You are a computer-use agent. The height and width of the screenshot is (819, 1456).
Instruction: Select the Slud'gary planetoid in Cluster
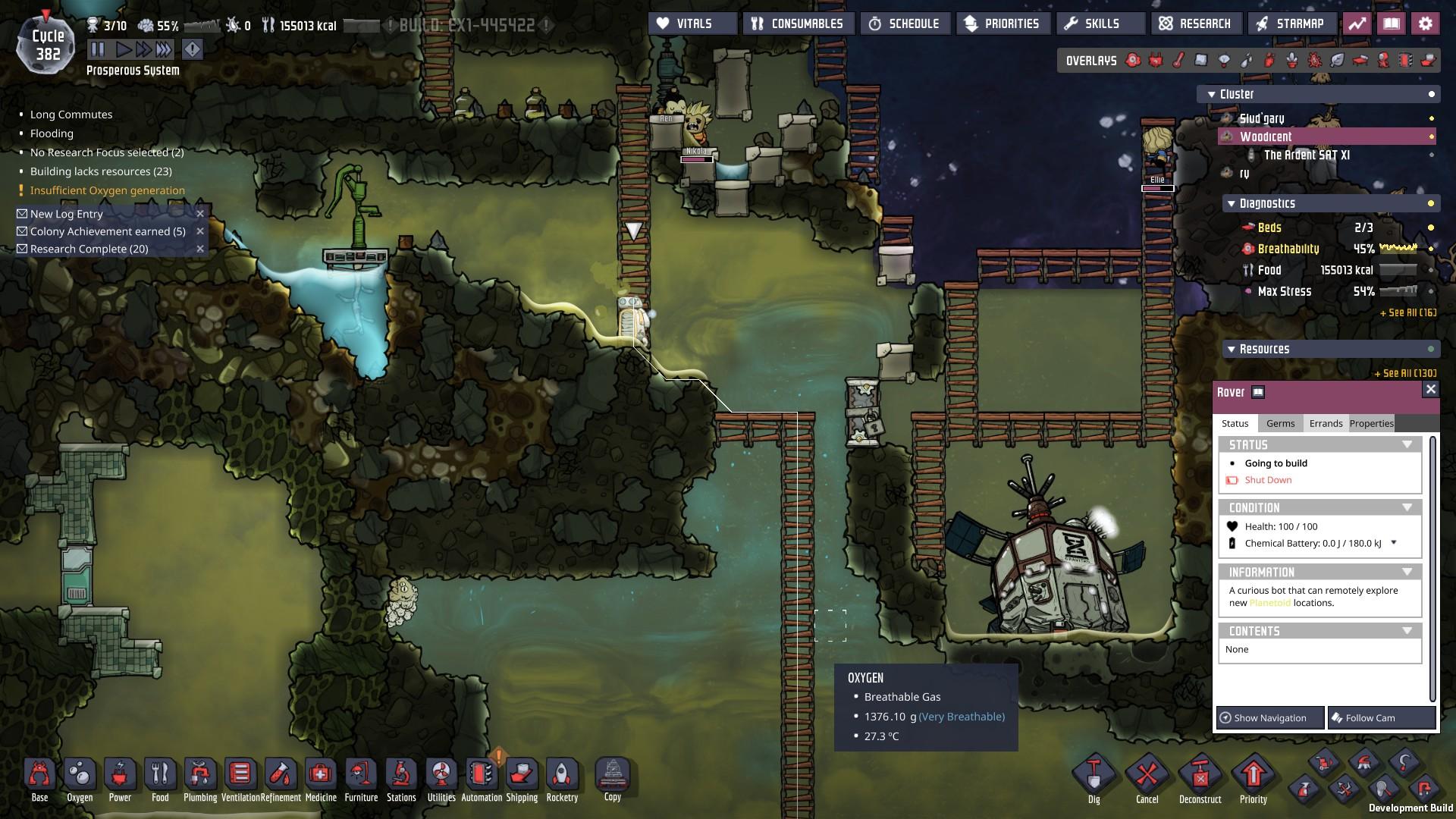tap(1262, 118)
